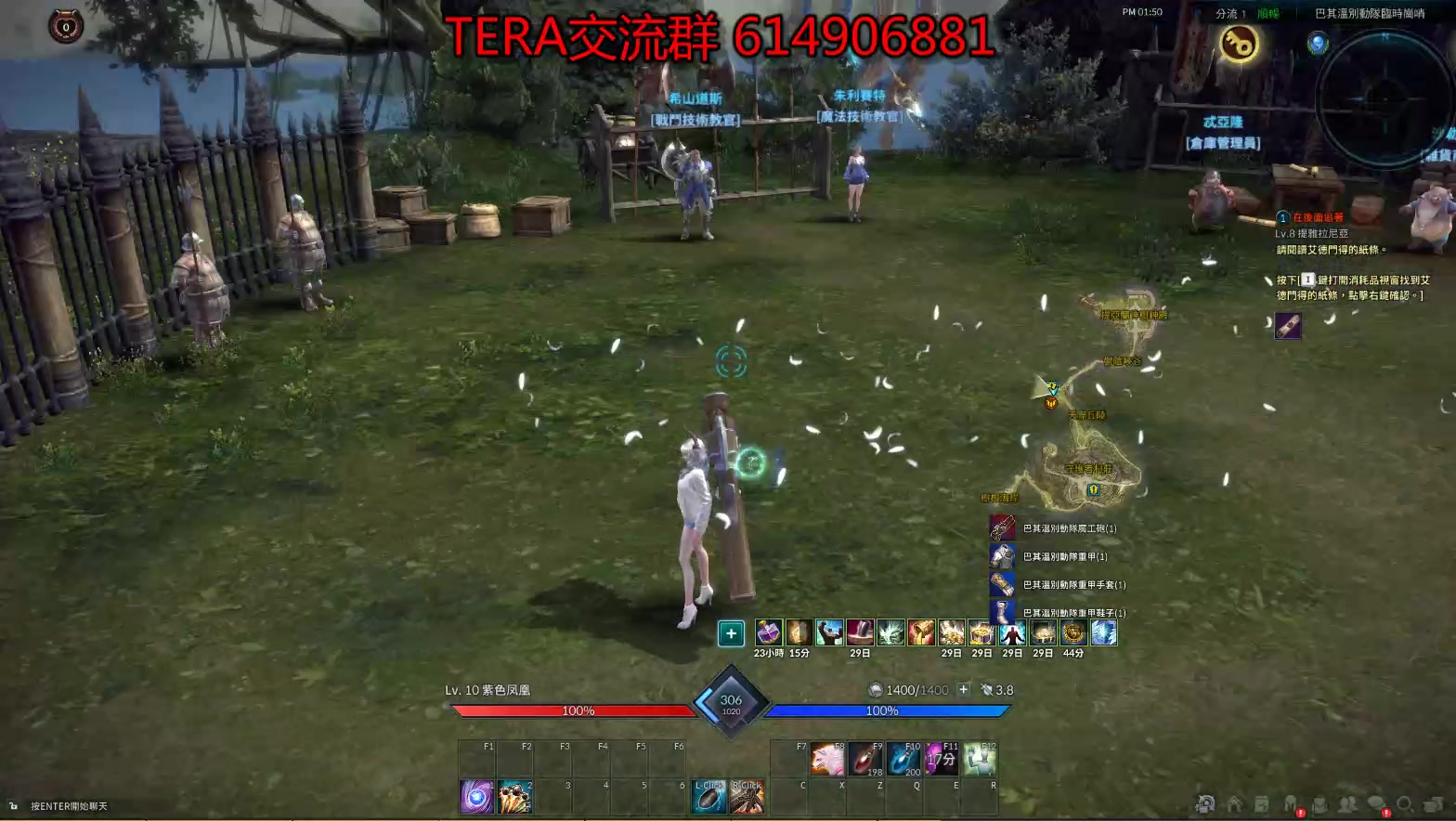
Task: Expand the gold counter with the plus icon
Action: [x=962, y=690]
